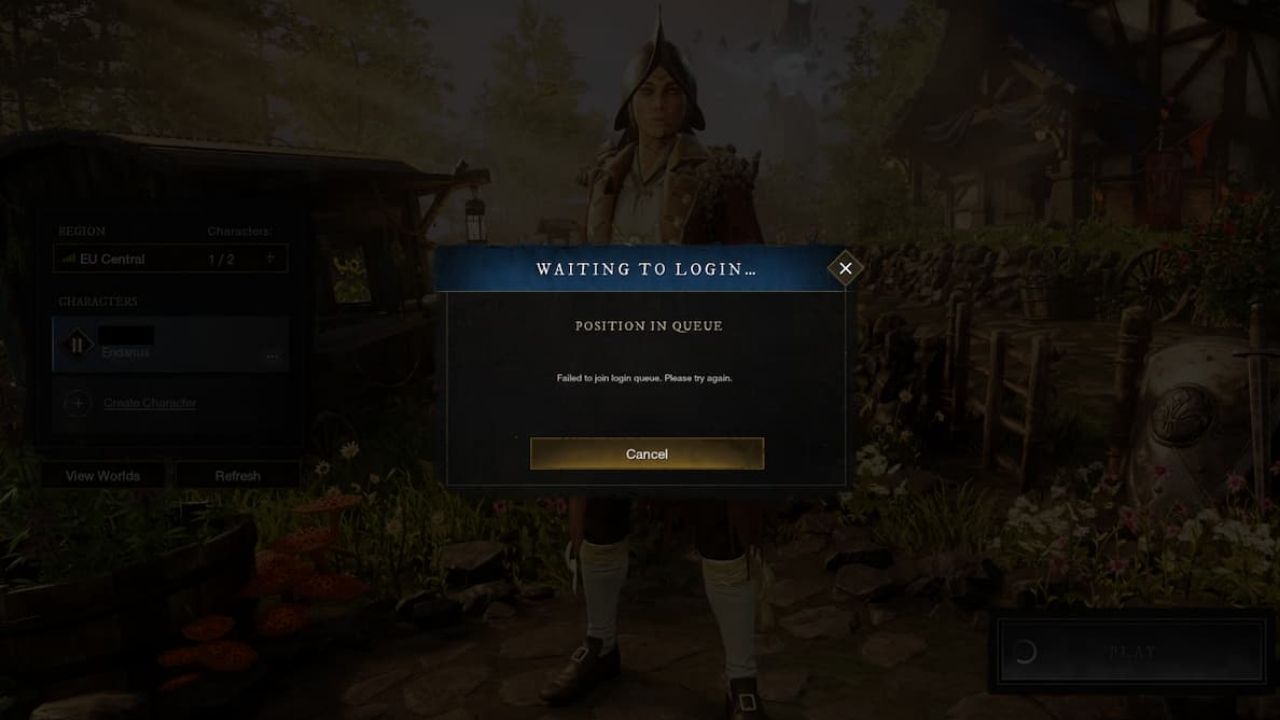The width and height of the screenshot is (1280, 720).
Task: Click the plus icon beside Create Character
Action: pos(79,403)
